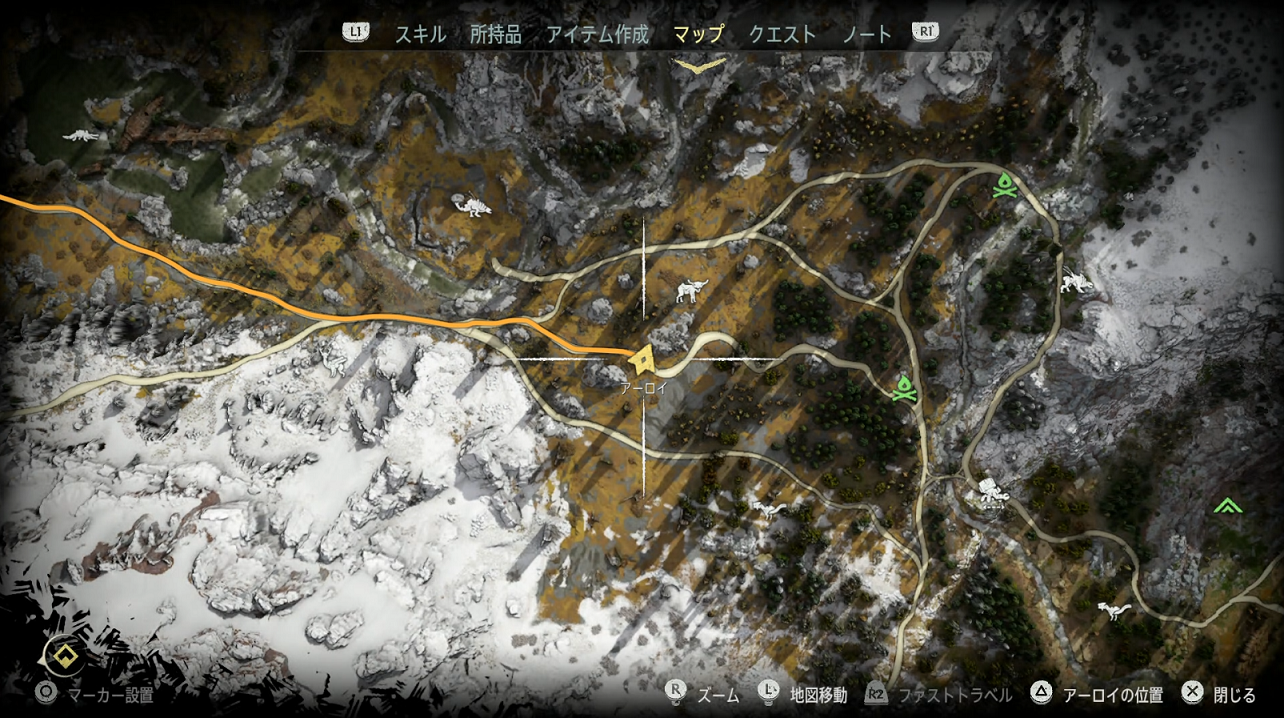Choose the green campfire nearest Aloy's marker

(904, 388)
